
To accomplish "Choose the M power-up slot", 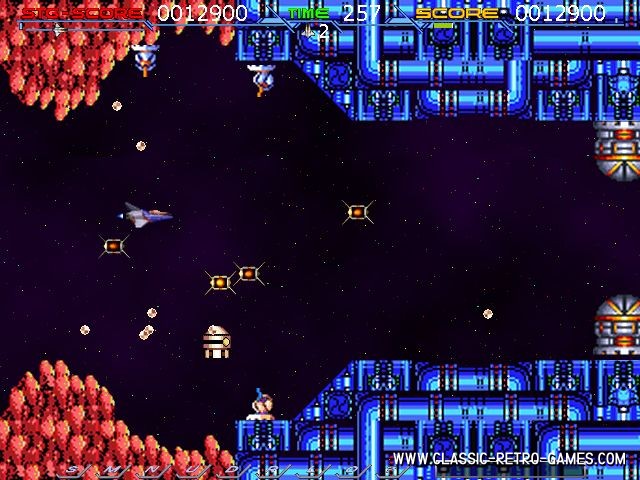I will [x=111, y=469].
